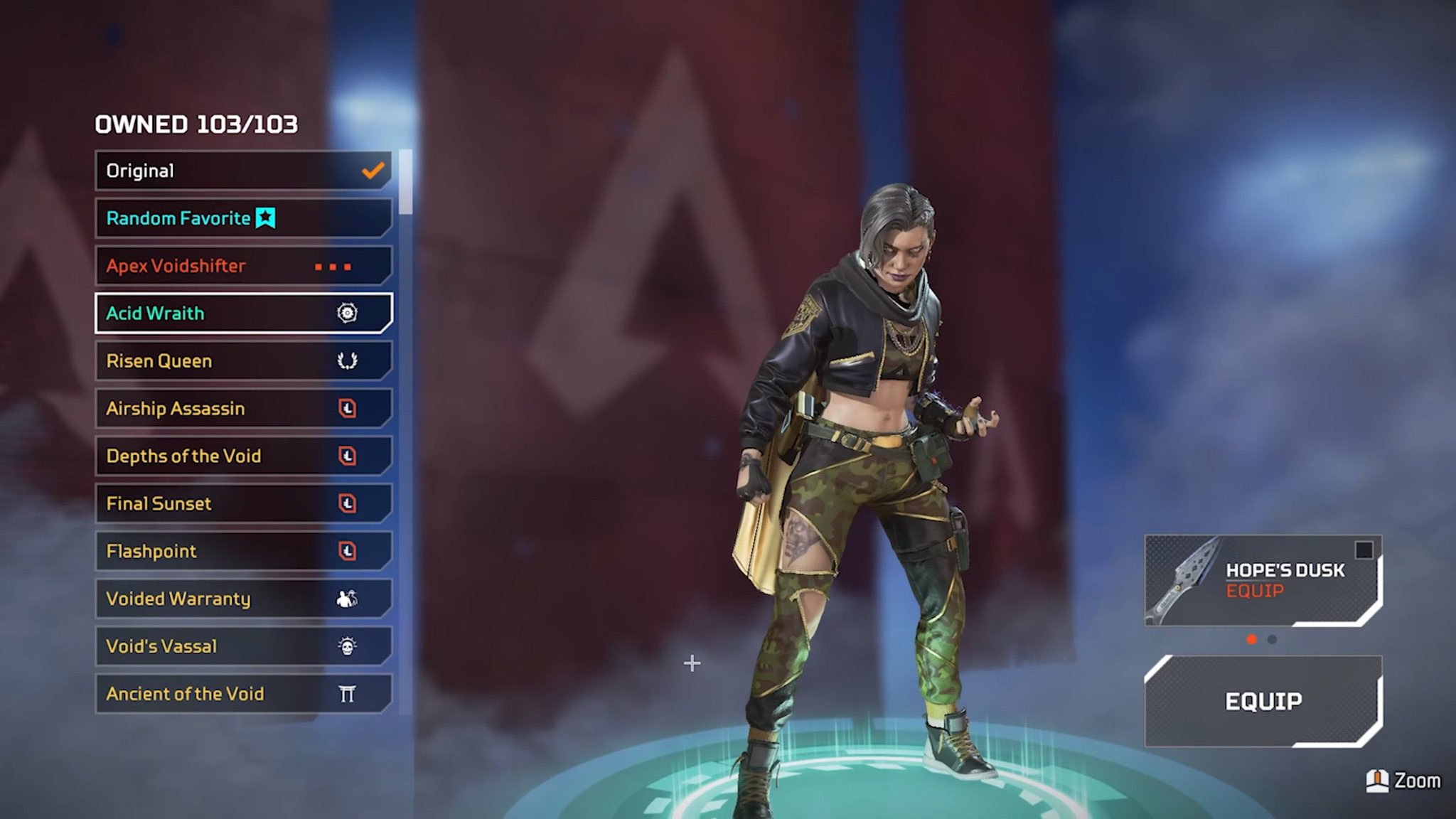Pick the Final Sunset skin
This screenshot has height=819, width=1456.
point(242,504)
